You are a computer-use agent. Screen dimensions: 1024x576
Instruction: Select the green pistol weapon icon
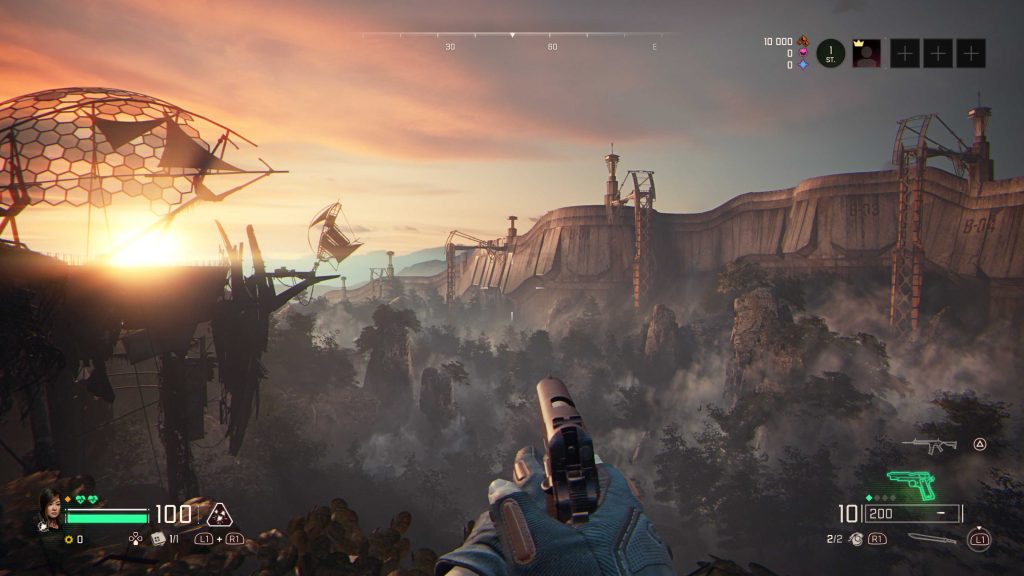[x=911, y=486]
